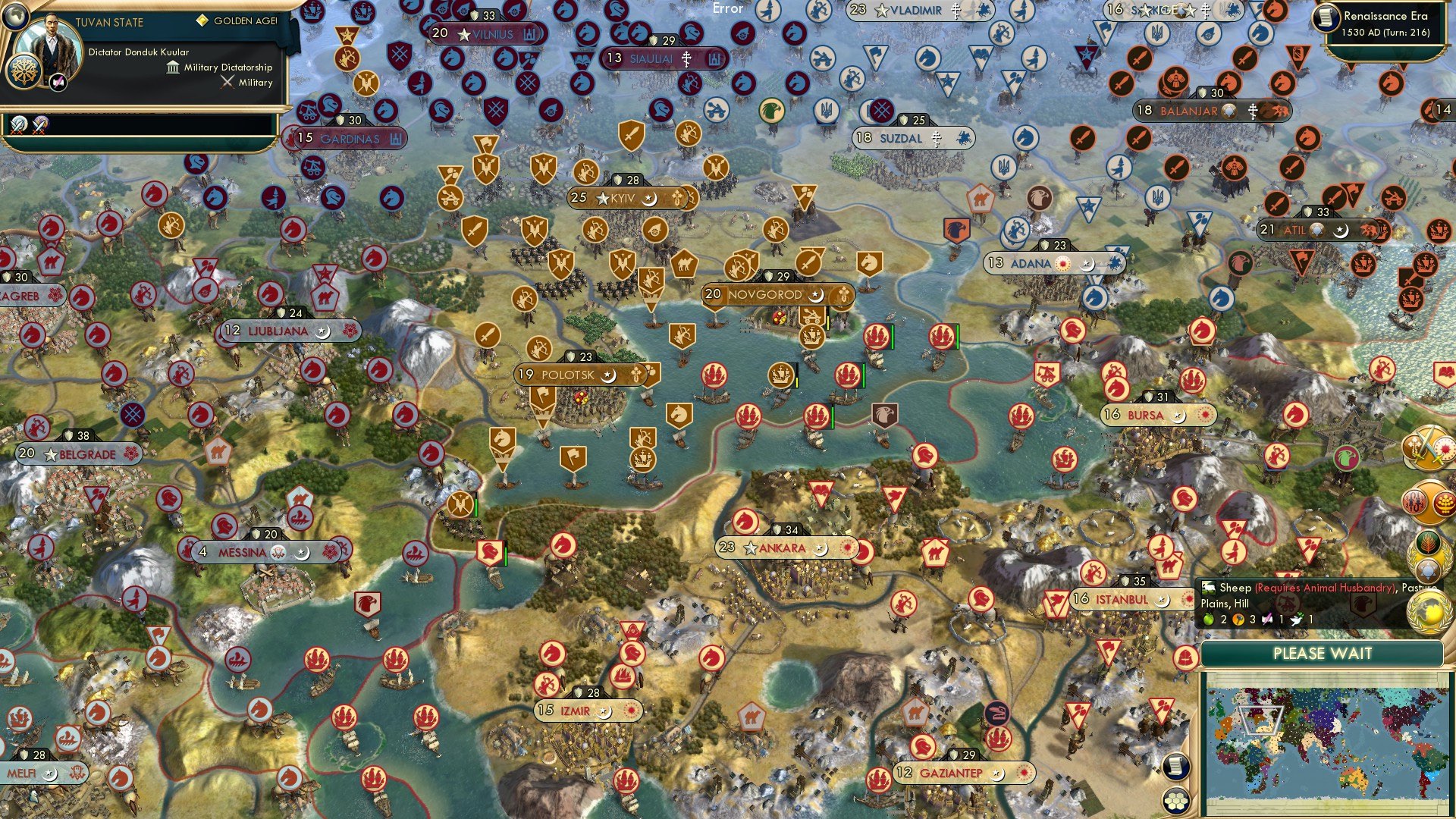This screenshot has height=819, width=1456.
Task: Open the Military Overview crossed-swords icon
Action: click(1428, 449)
